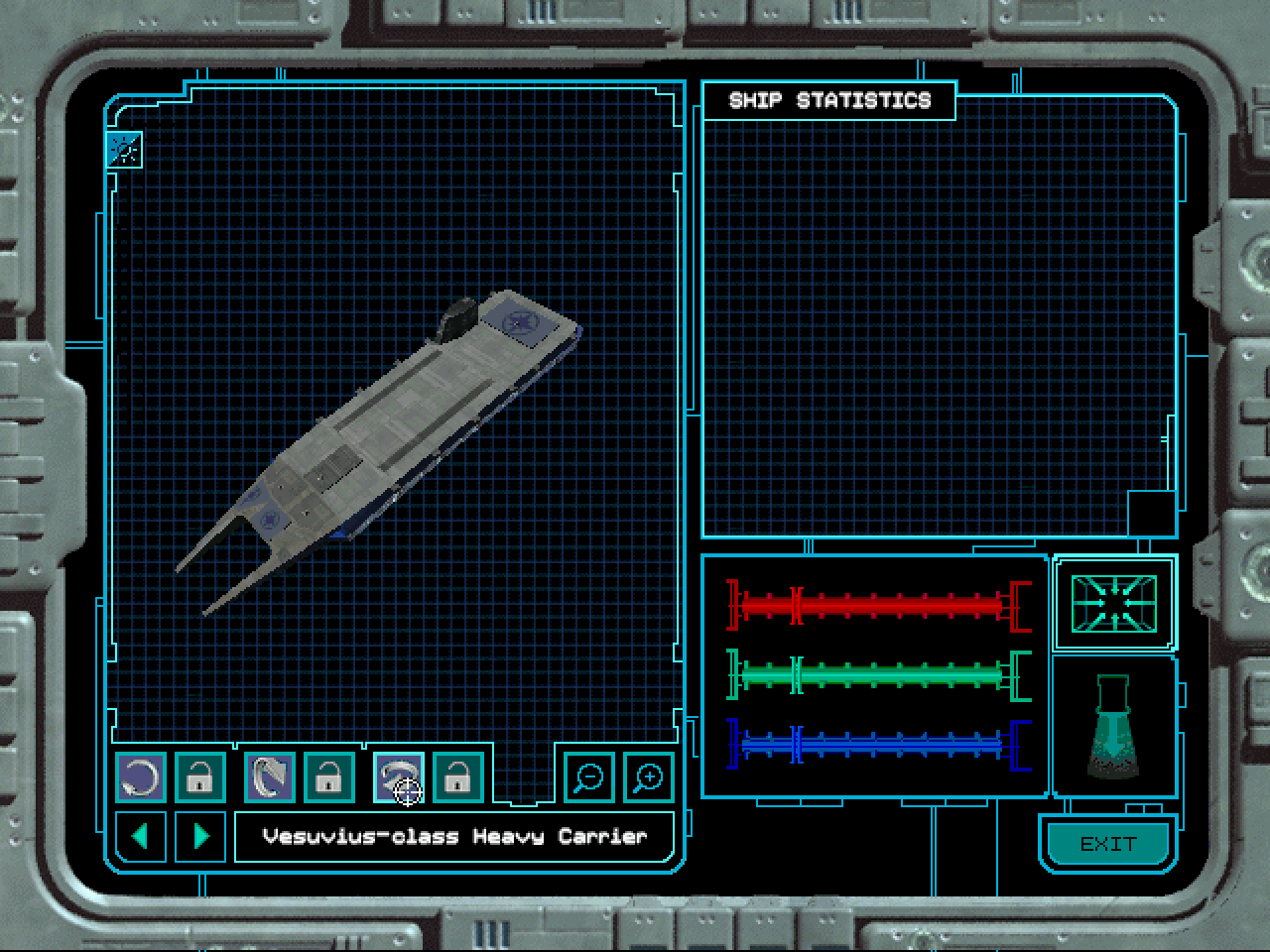Toggle the flat spiral rotation button
This screenshot has height=952, width=1270.
398,777
